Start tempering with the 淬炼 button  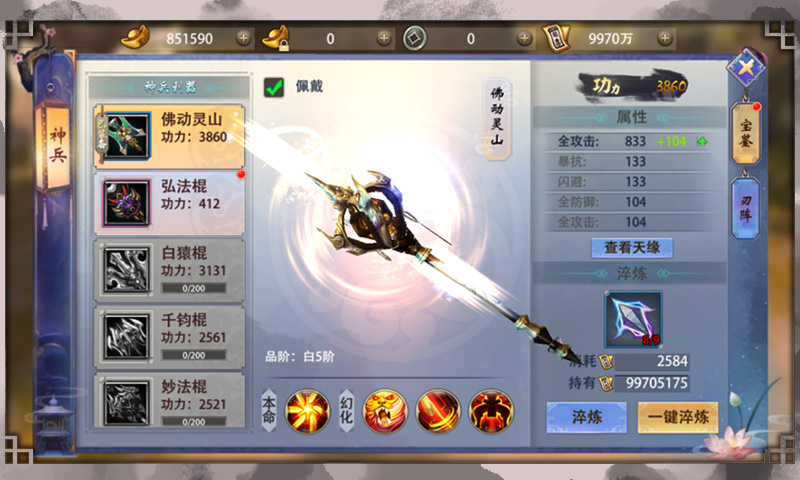point(586,417)
